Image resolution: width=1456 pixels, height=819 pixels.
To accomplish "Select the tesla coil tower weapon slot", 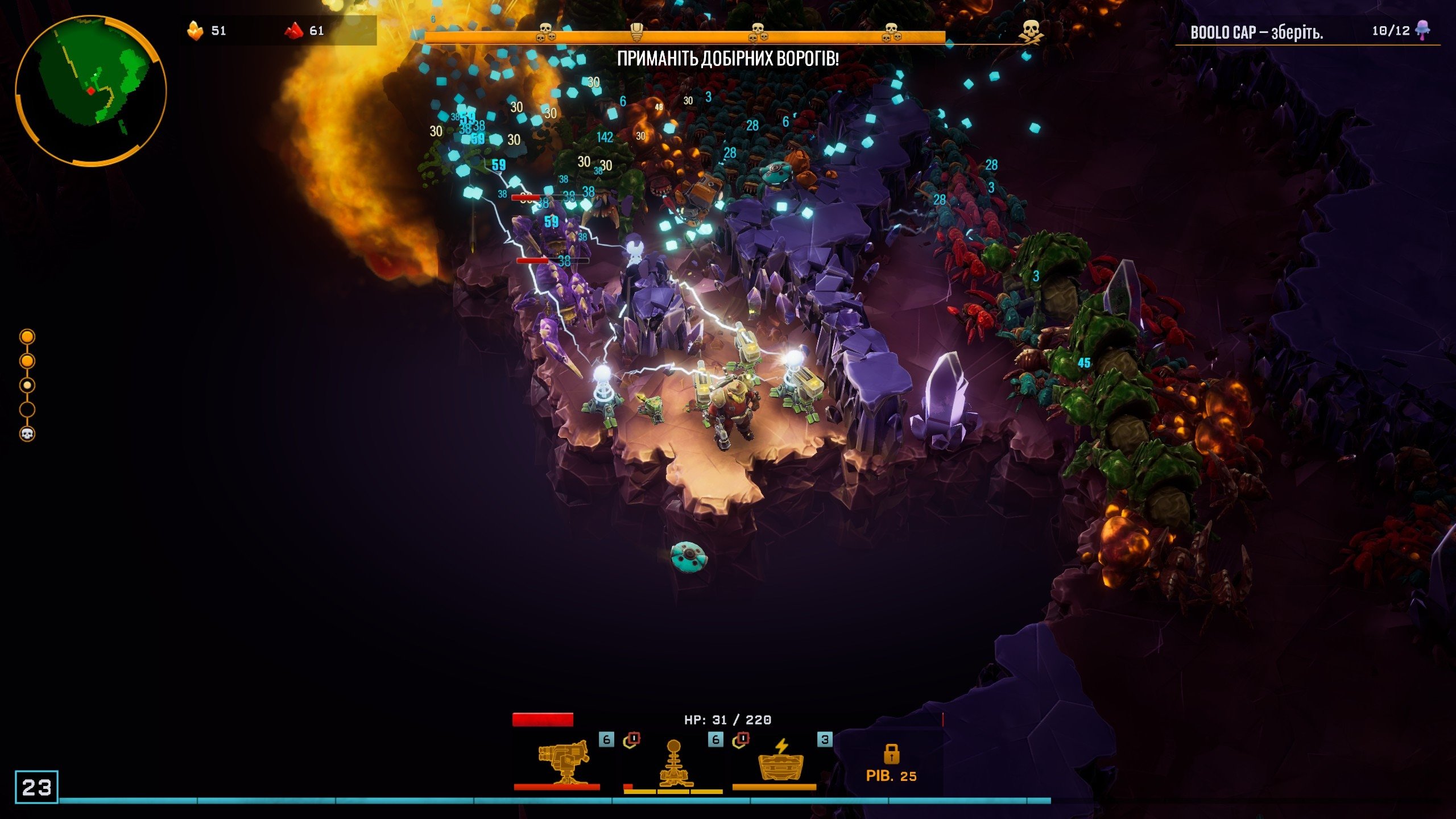I will [673, 762].
